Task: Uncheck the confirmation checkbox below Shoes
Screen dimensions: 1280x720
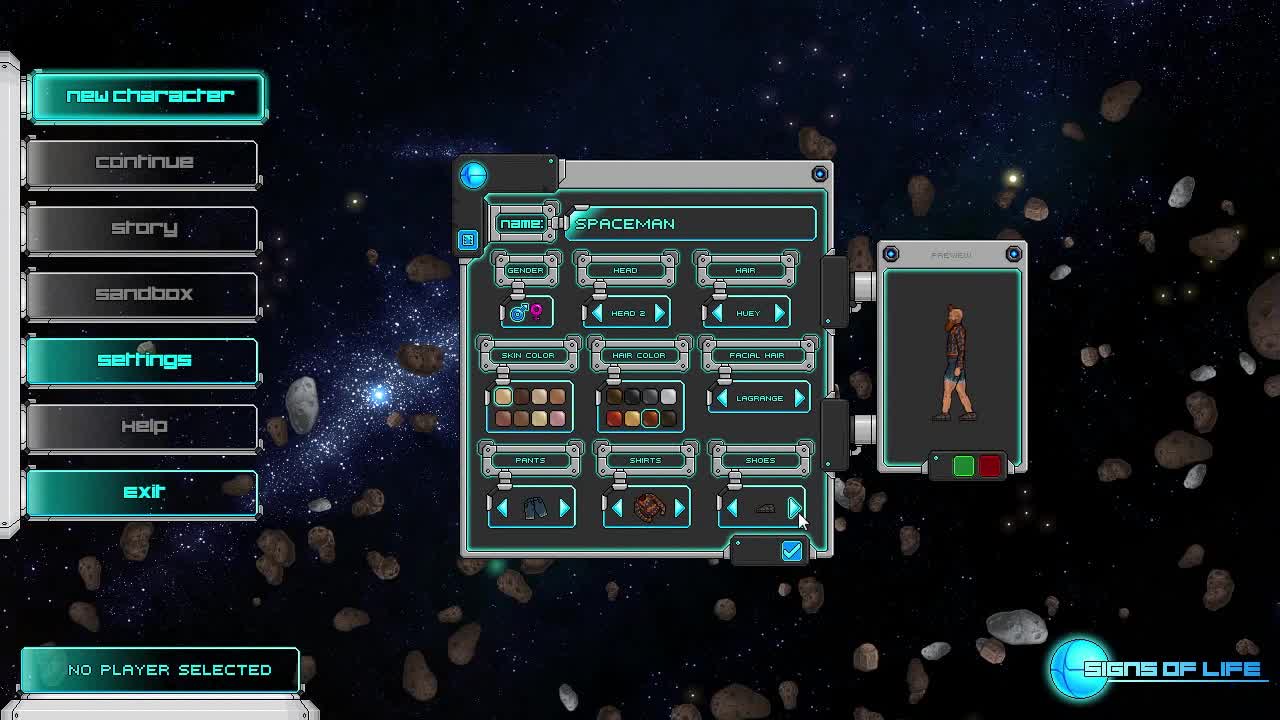Action: pyautogui.click(x=791, y=551)
